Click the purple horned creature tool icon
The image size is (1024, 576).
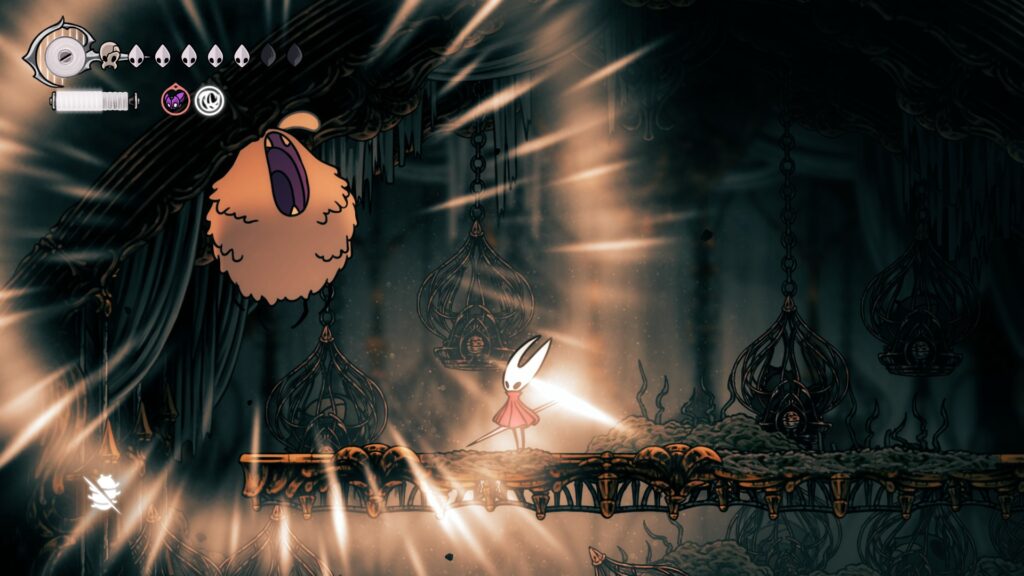point(176,100)
